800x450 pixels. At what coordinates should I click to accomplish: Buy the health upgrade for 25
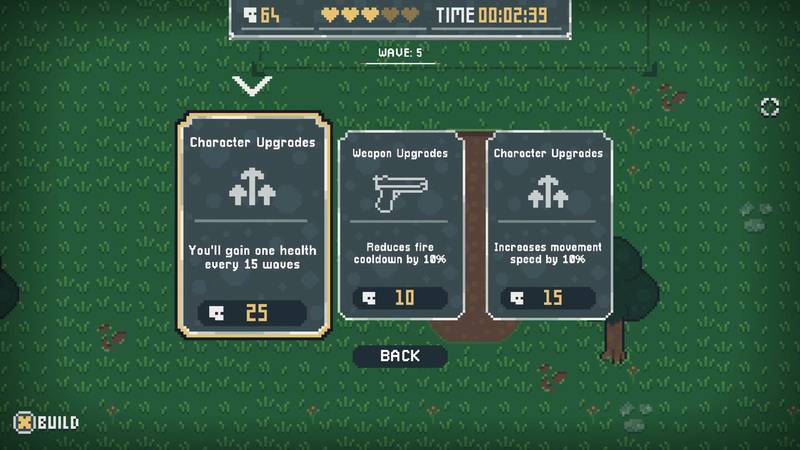253,313
